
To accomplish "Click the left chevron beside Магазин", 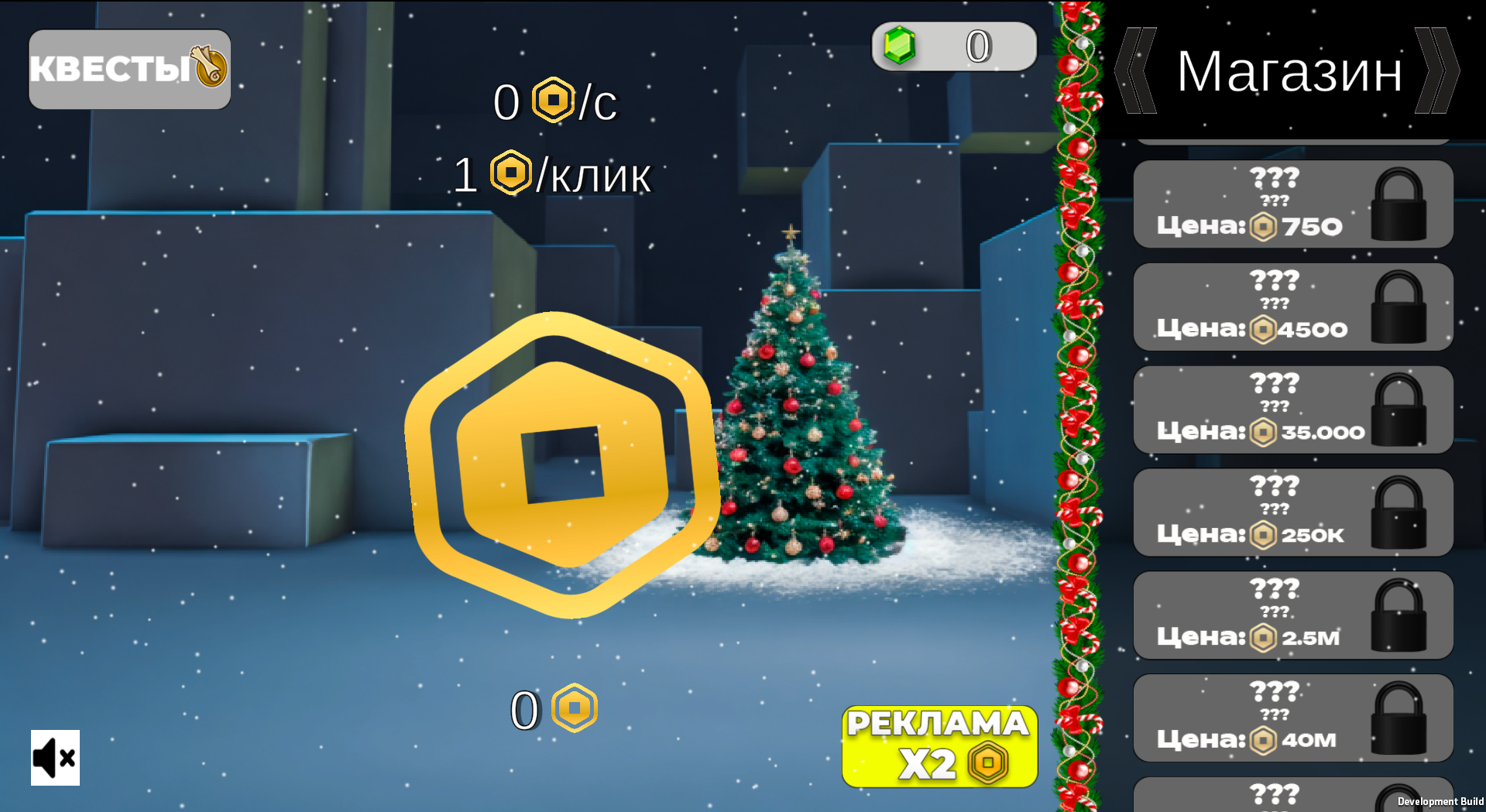I will 1134,71.
